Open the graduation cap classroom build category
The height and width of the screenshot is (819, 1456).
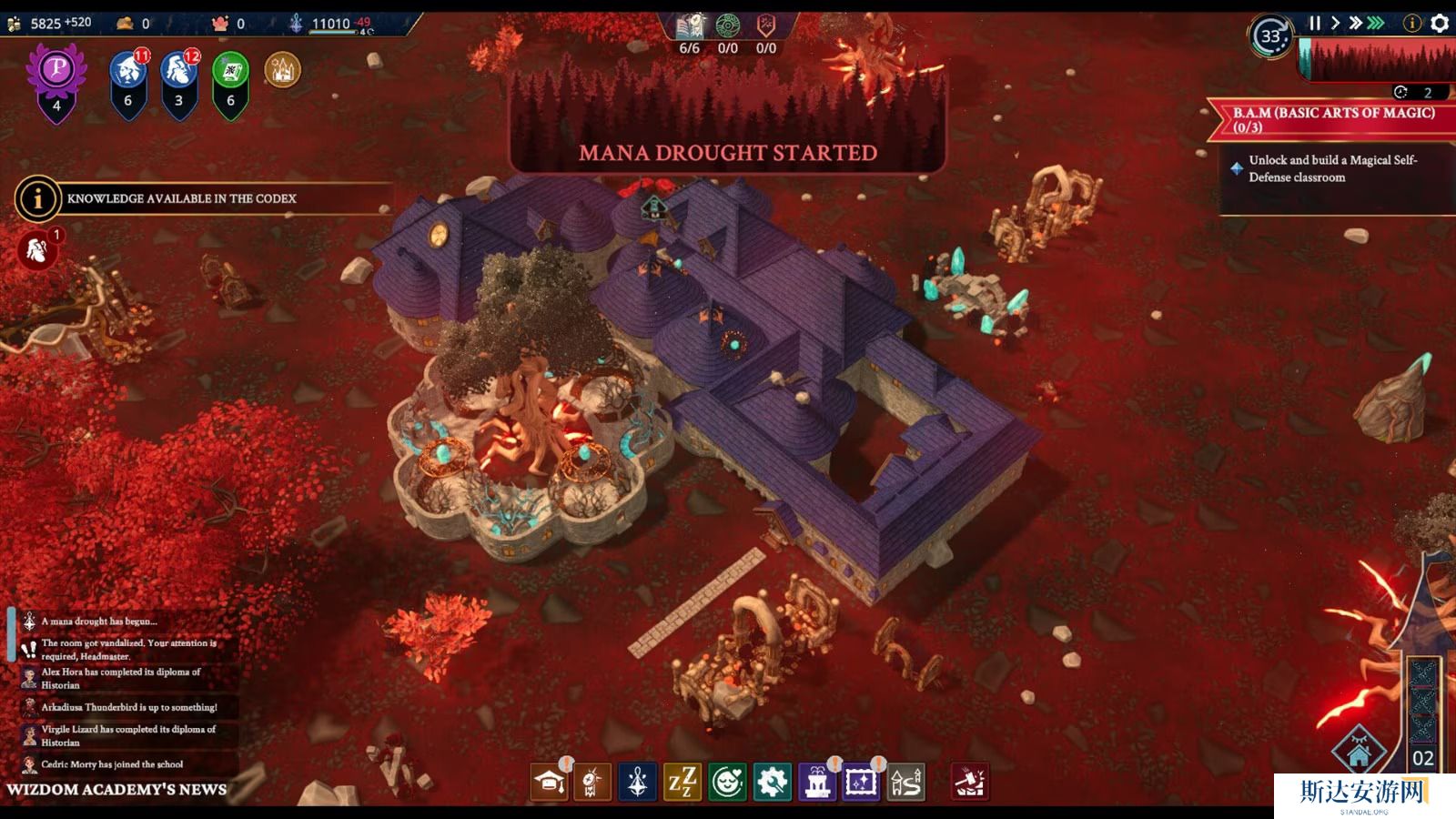[x=549, y=782]
